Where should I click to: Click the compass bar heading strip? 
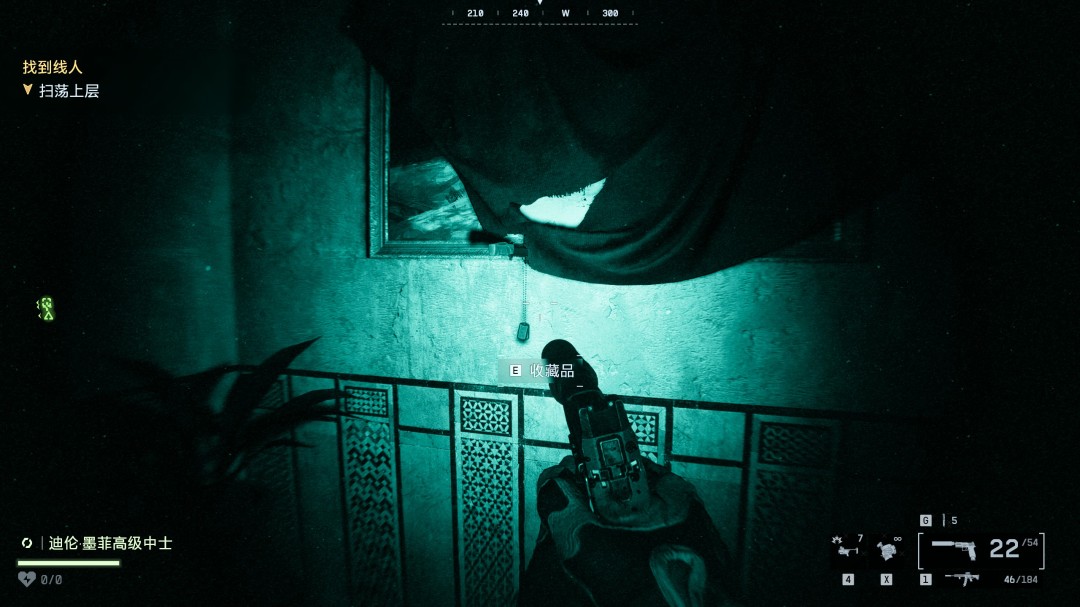540,14
